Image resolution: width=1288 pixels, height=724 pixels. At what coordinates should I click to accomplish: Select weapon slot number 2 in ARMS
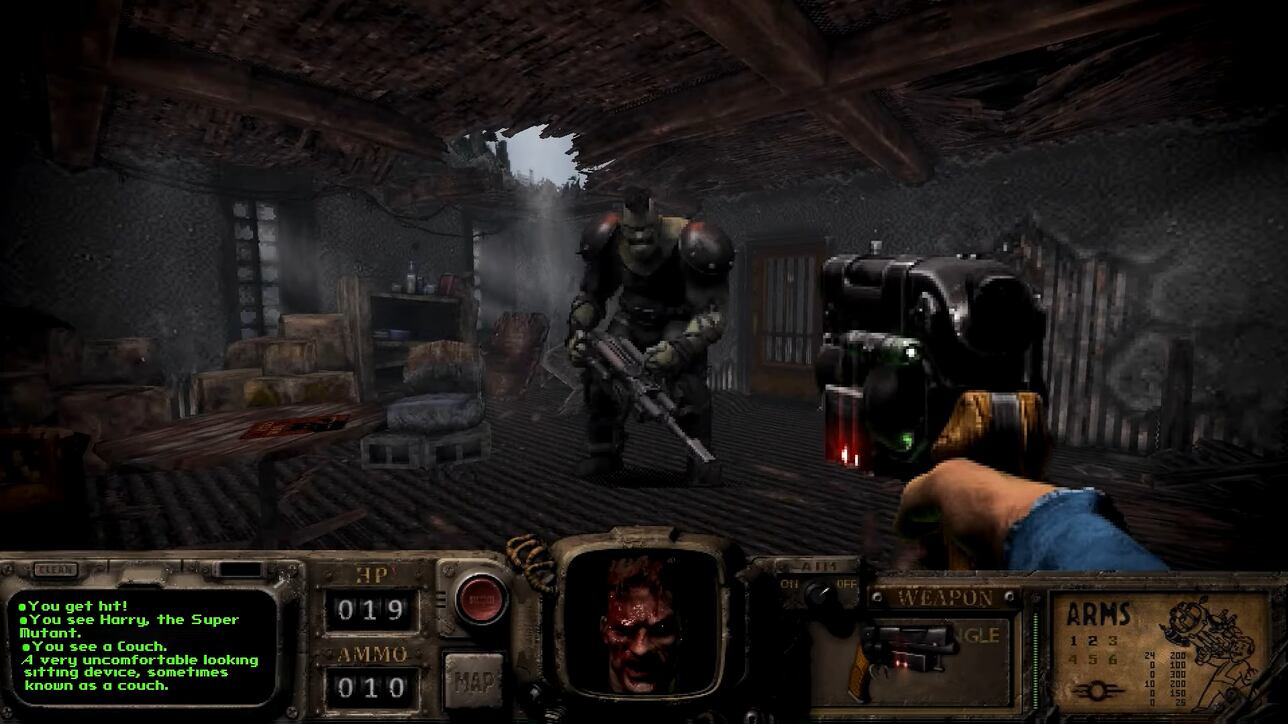[x=1093, y=642]
